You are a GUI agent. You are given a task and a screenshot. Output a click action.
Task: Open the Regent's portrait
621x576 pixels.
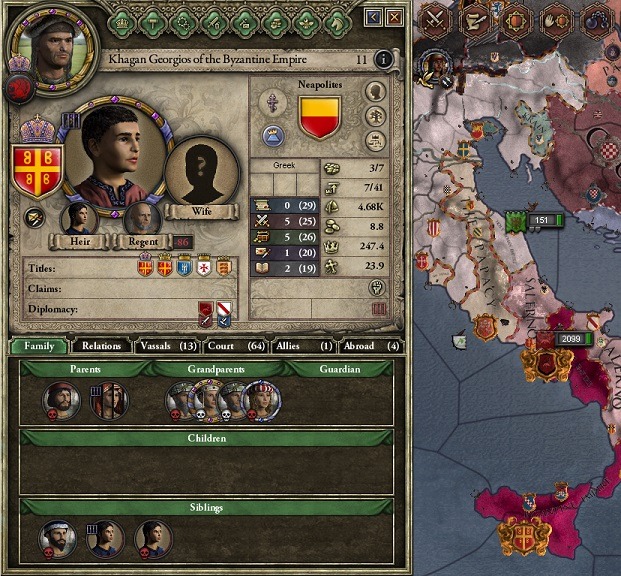(x=142, y=218)
